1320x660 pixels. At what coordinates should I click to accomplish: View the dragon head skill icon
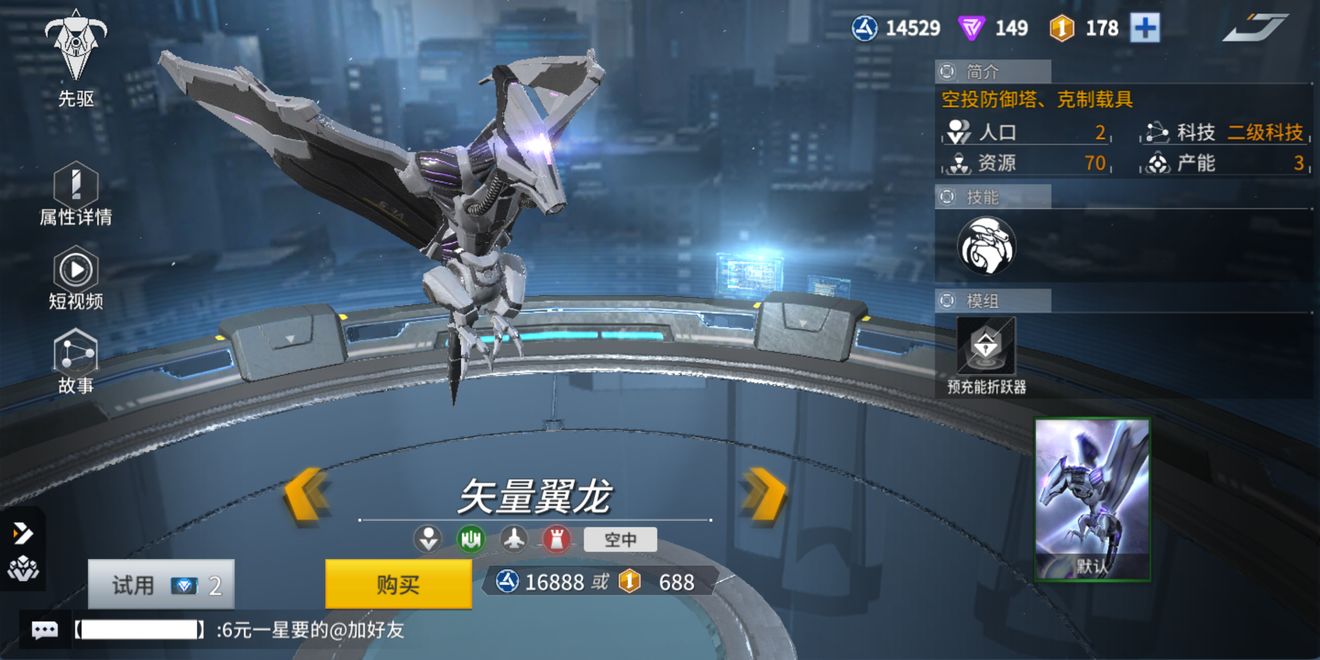pos(986,246)
